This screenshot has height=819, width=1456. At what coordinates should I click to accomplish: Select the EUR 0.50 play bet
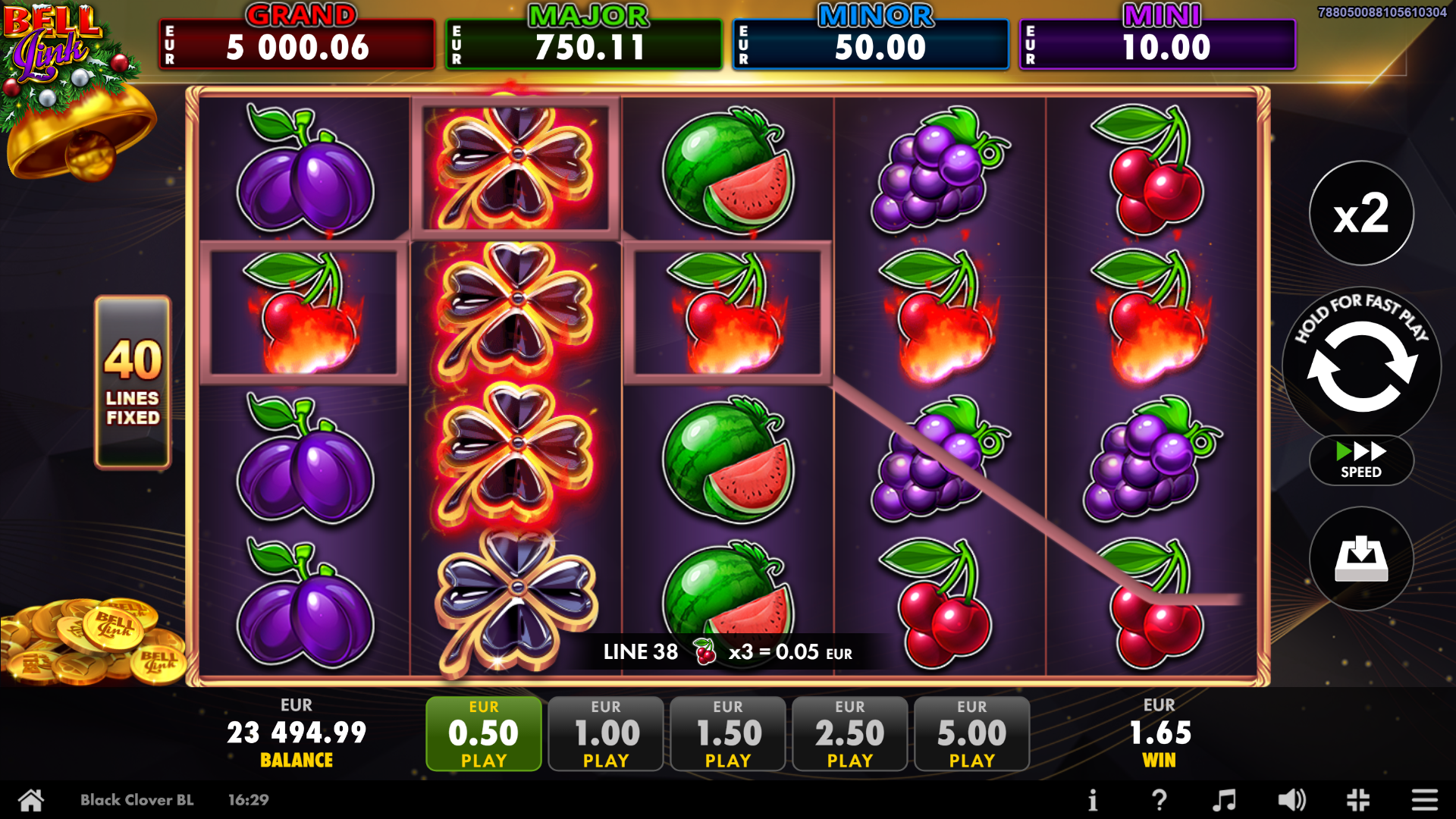point(484,733)
